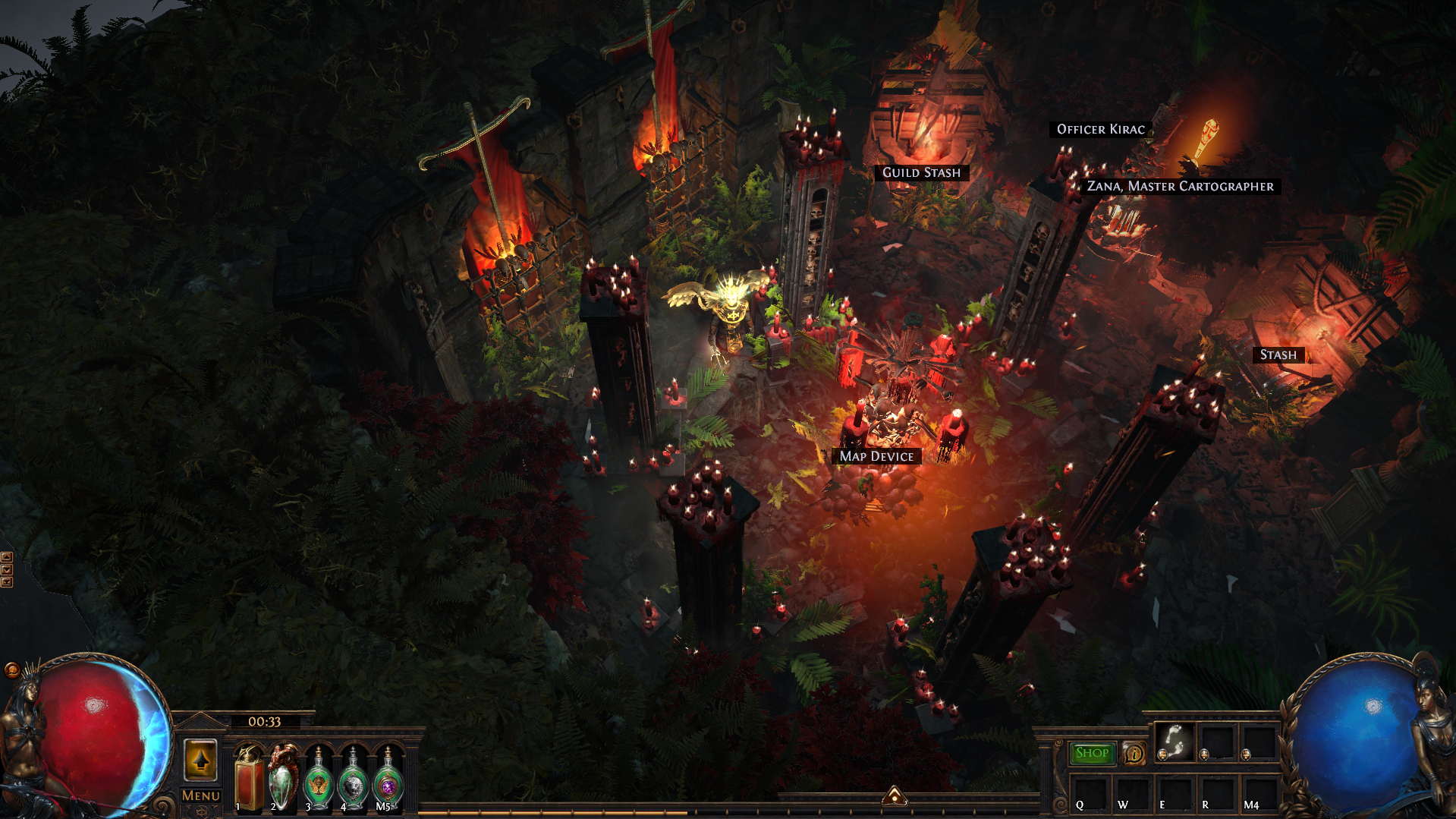Click the Map Device label
The image size is (1456, 819).
pyautogui.click(x=876, y=456)
